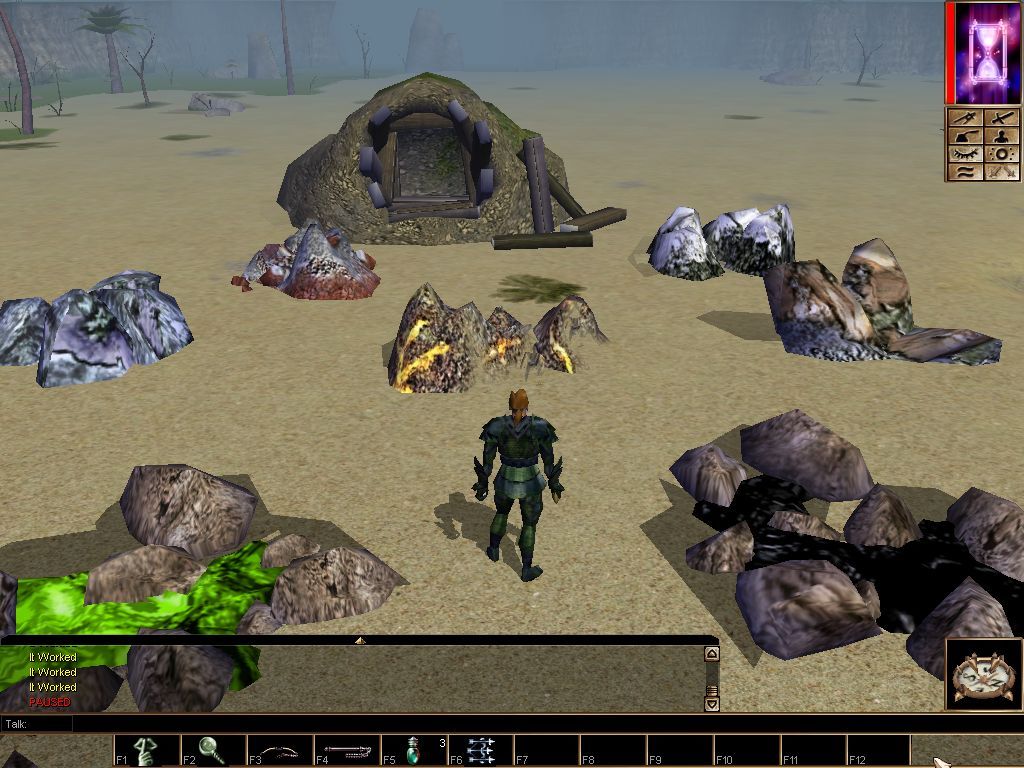Viewport: 1024px width, 768px height.
Task: Activate the triple arrows quickslot
Action: click(x=481, y=750)
